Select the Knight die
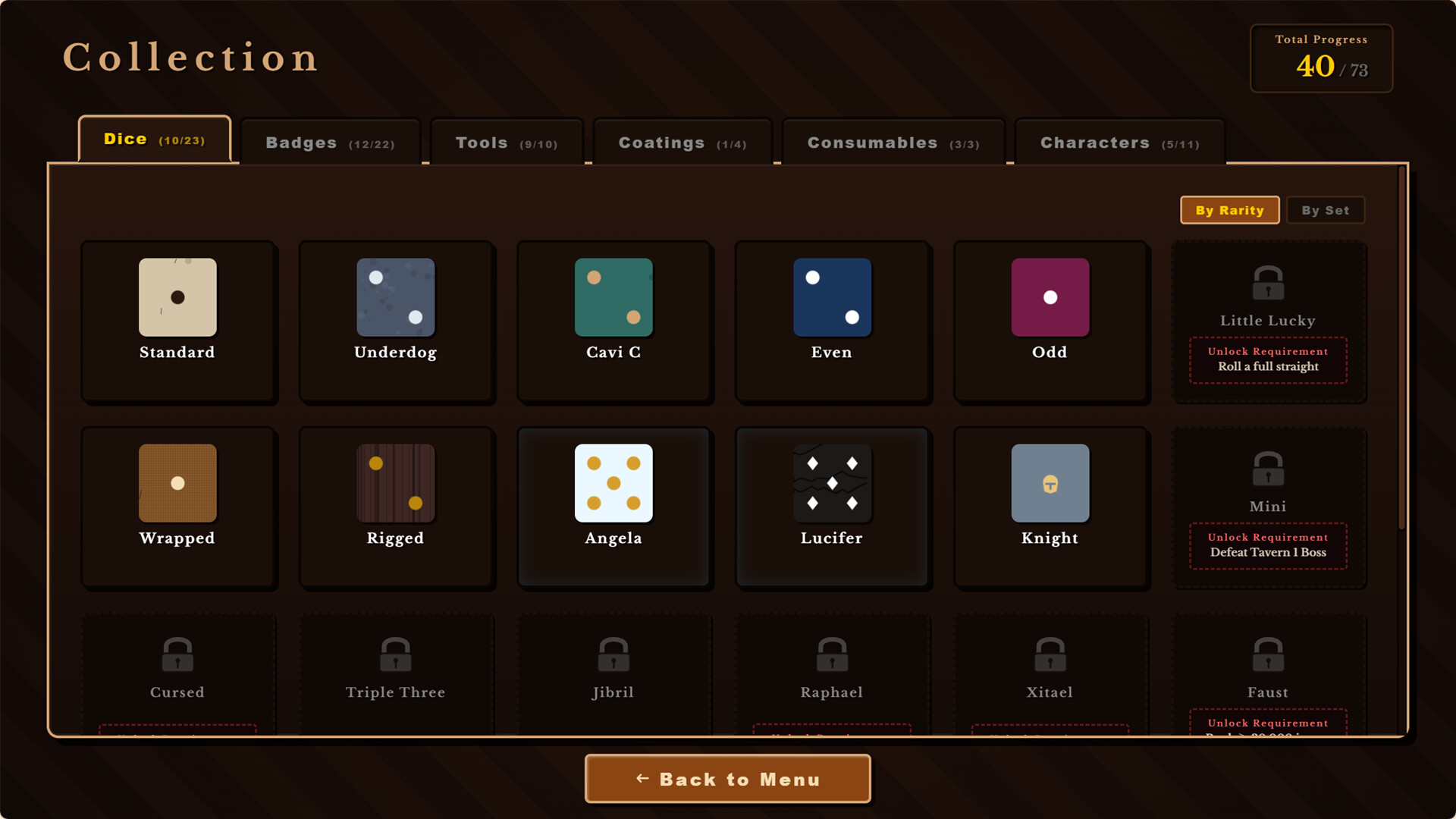Image resolution: width=1456 pixels, height=819 pixels. [x=1050, y=508]
